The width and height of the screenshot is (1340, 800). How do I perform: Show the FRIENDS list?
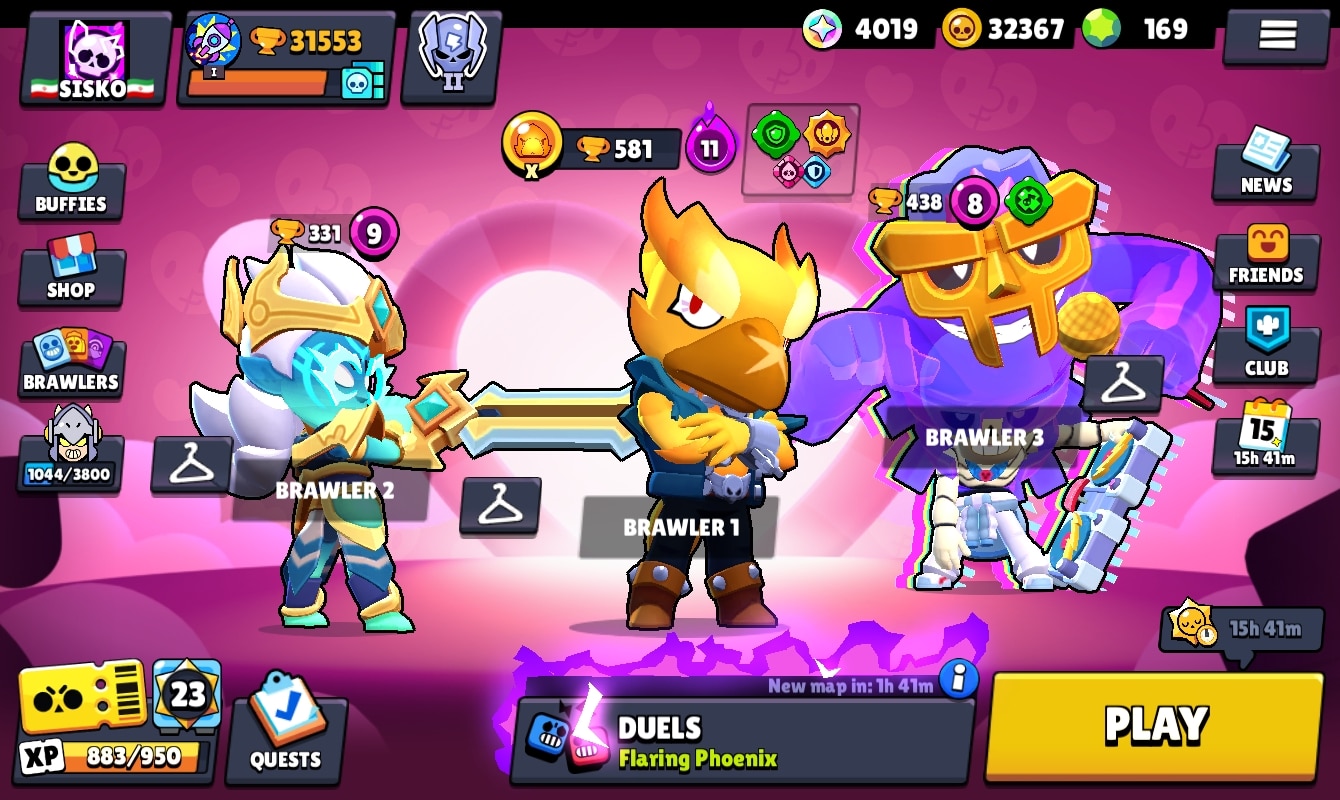1266,256
